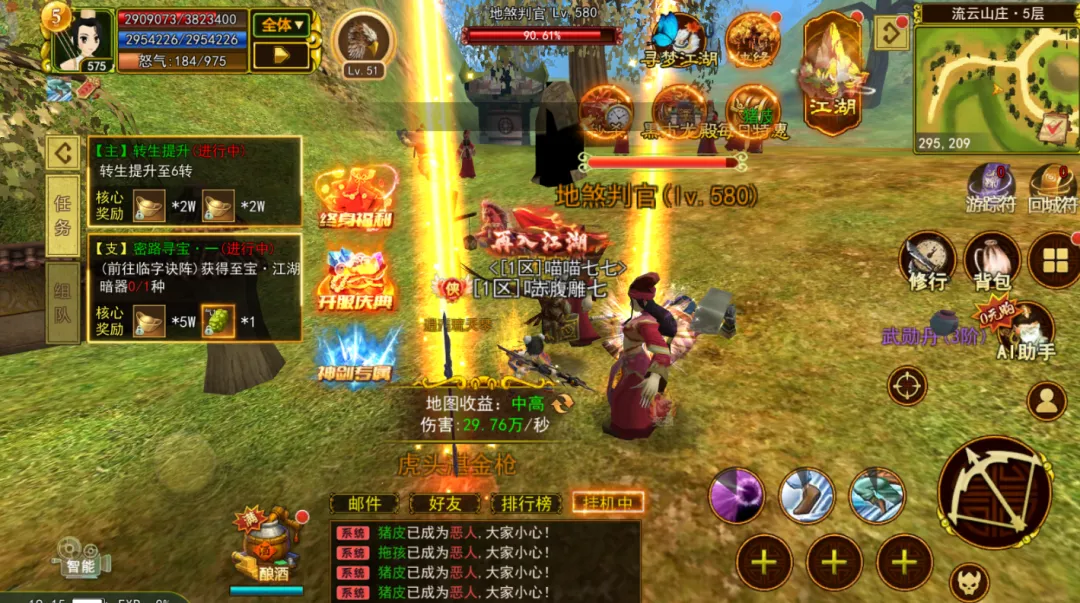This screenshot has width=1080, height=603.
Task: Activate the purple vortex skill
Action: 737,495
